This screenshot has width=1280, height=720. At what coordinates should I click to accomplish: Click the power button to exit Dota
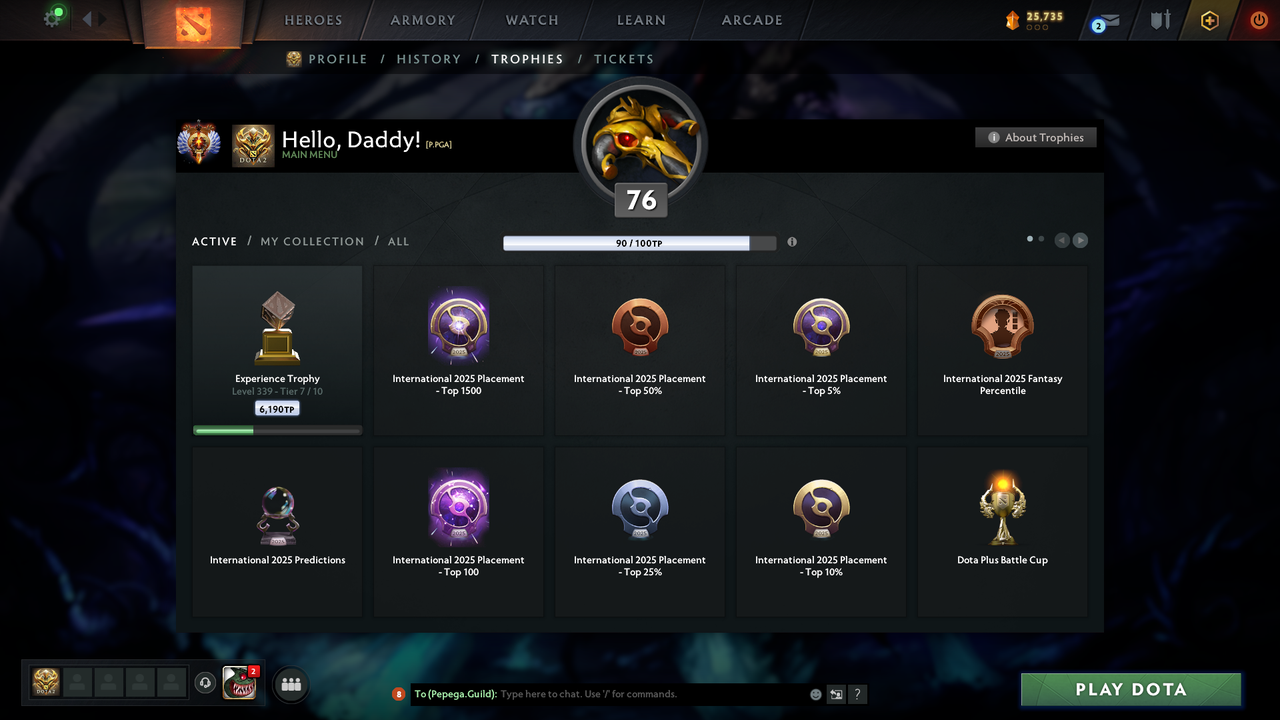[1258, 19]
